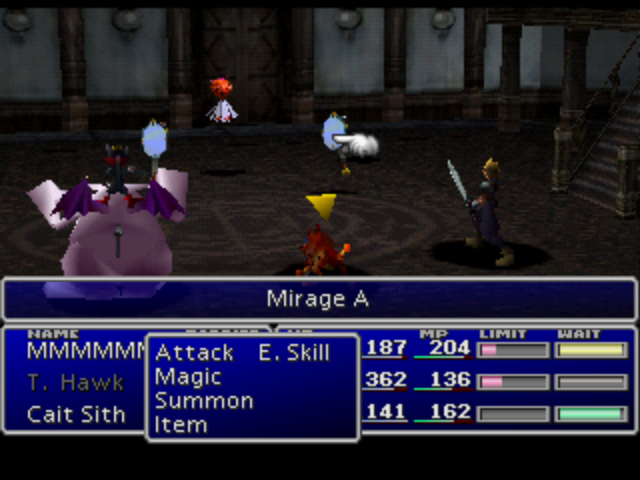The width and height of the screenshot is (640, 480).
Task: Choose the E. Skill command
Action: [293, 353]
